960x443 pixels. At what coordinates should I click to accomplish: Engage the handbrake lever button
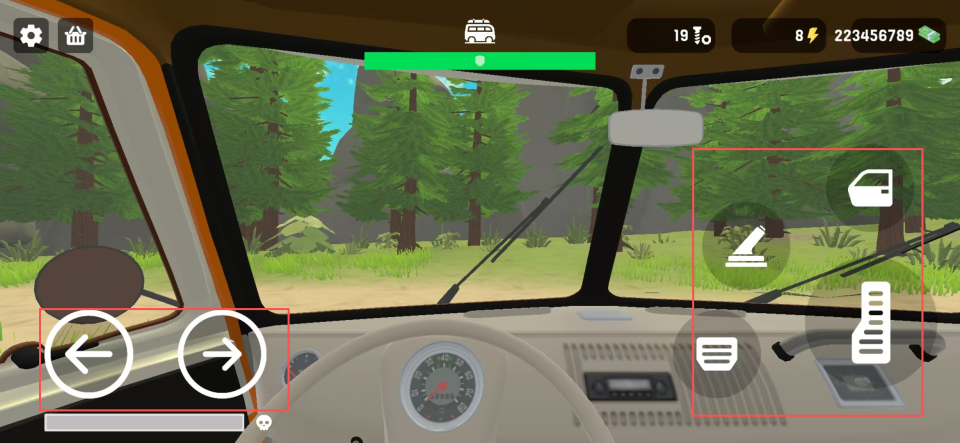[746, 246]
